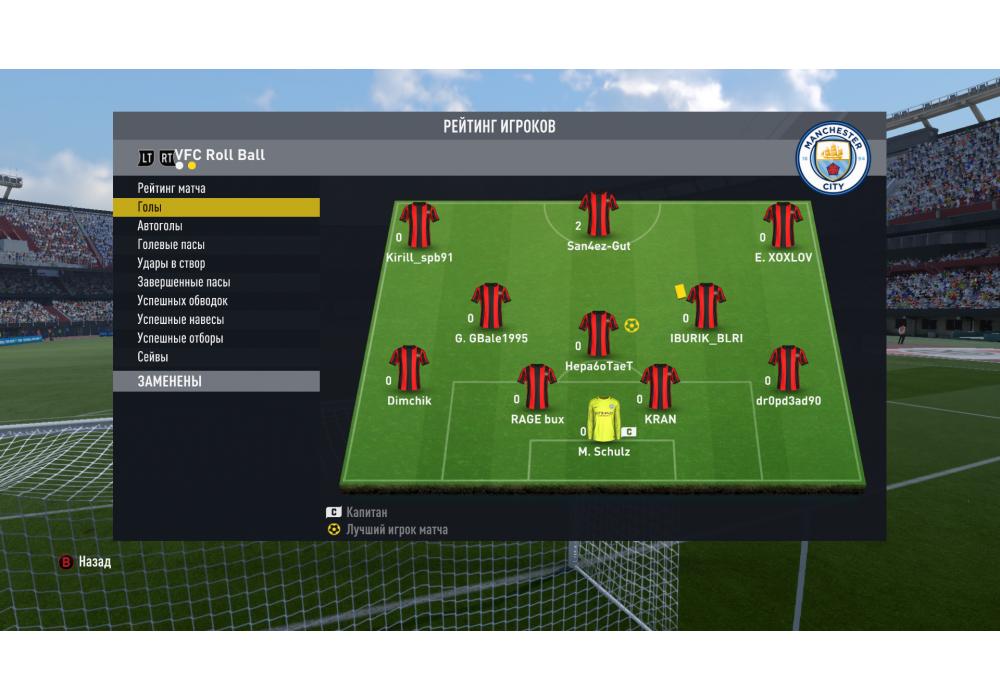Select player San4ez-Gut on the pitch

pos(598,214)
